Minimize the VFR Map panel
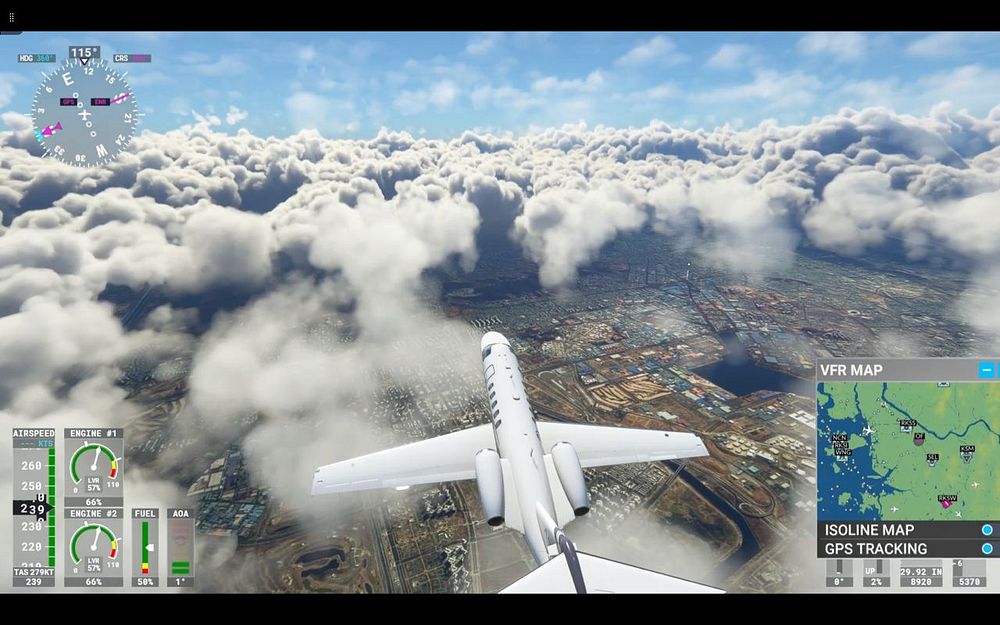Viewport: 1000px width, 625px height. point(987,370)
